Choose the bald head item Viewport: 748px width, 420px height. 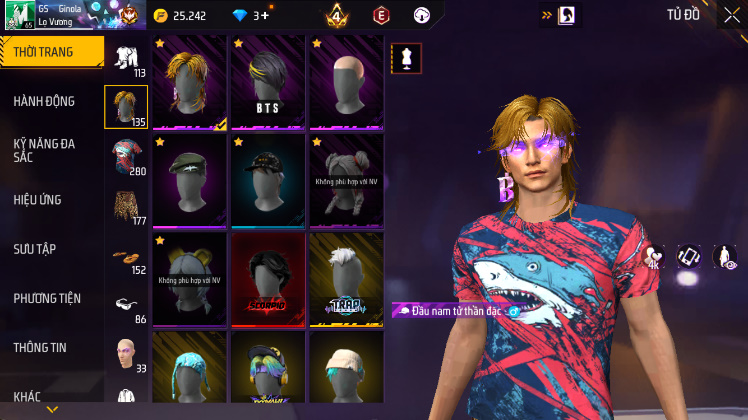[x=346, y=83]
